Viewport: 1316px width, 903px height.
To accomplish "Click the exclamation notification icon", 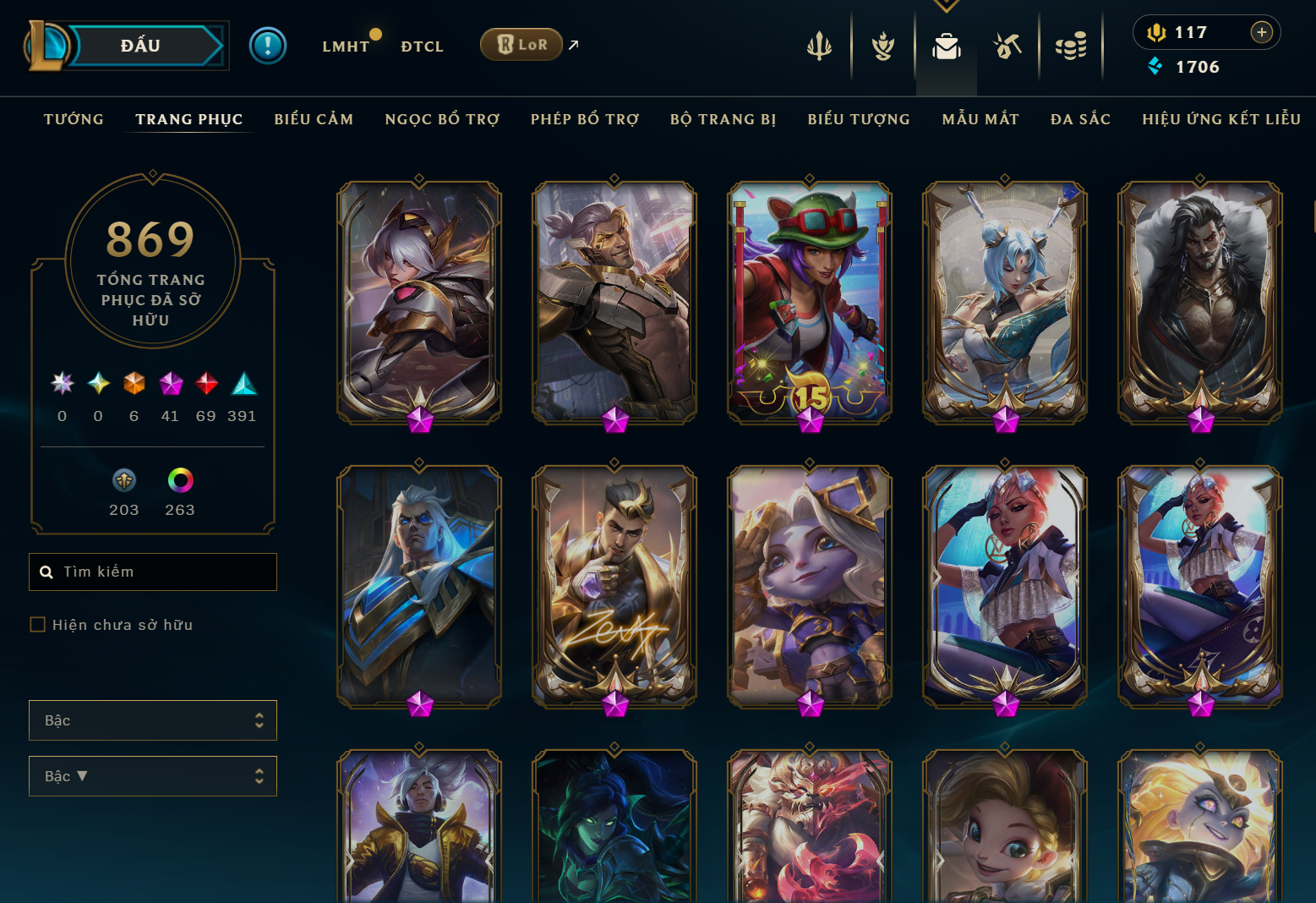I will pos(268,45).
